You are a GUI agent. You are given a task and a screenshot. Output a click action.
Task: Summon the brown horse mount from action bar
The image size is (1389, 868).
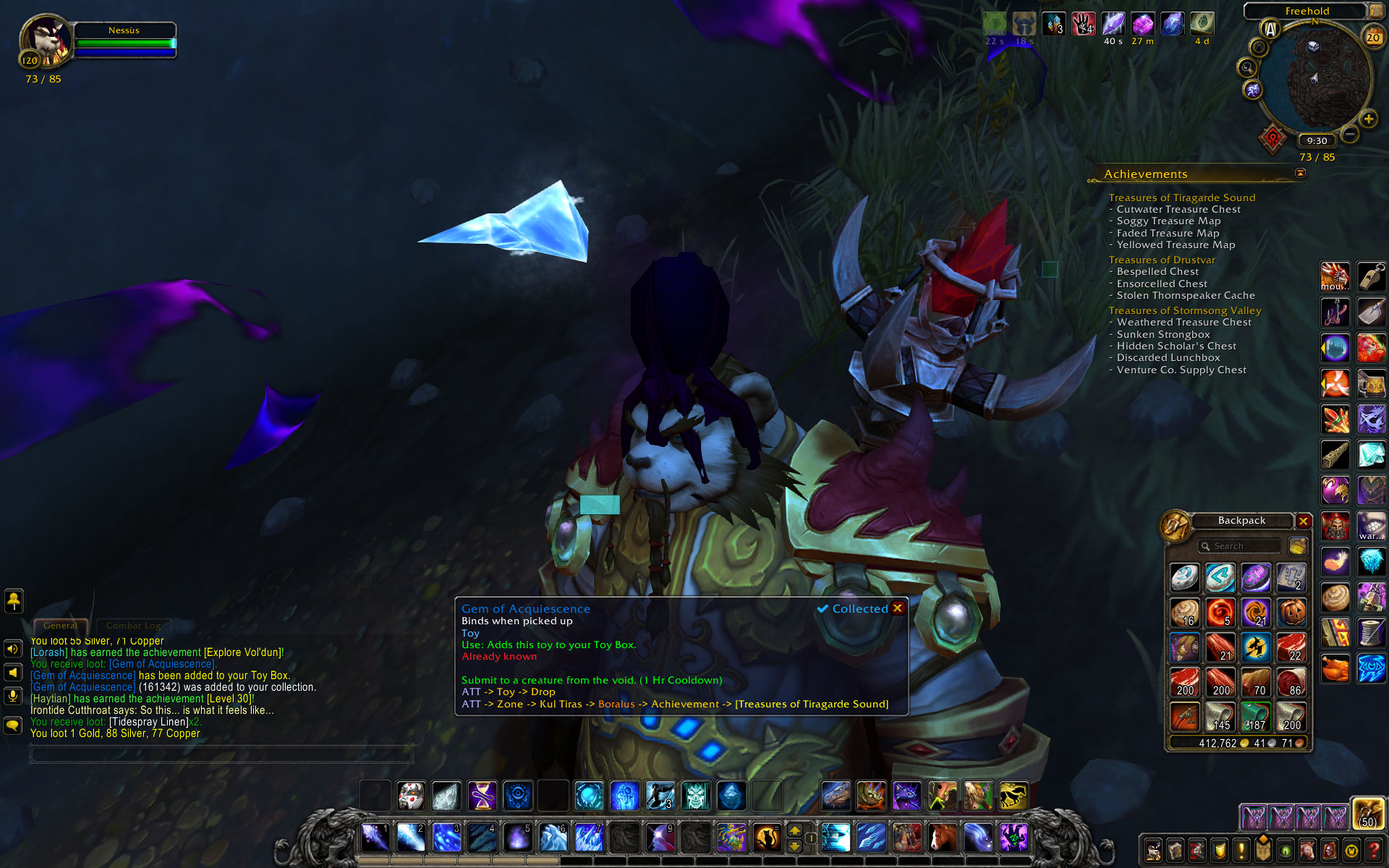point(941,838)
